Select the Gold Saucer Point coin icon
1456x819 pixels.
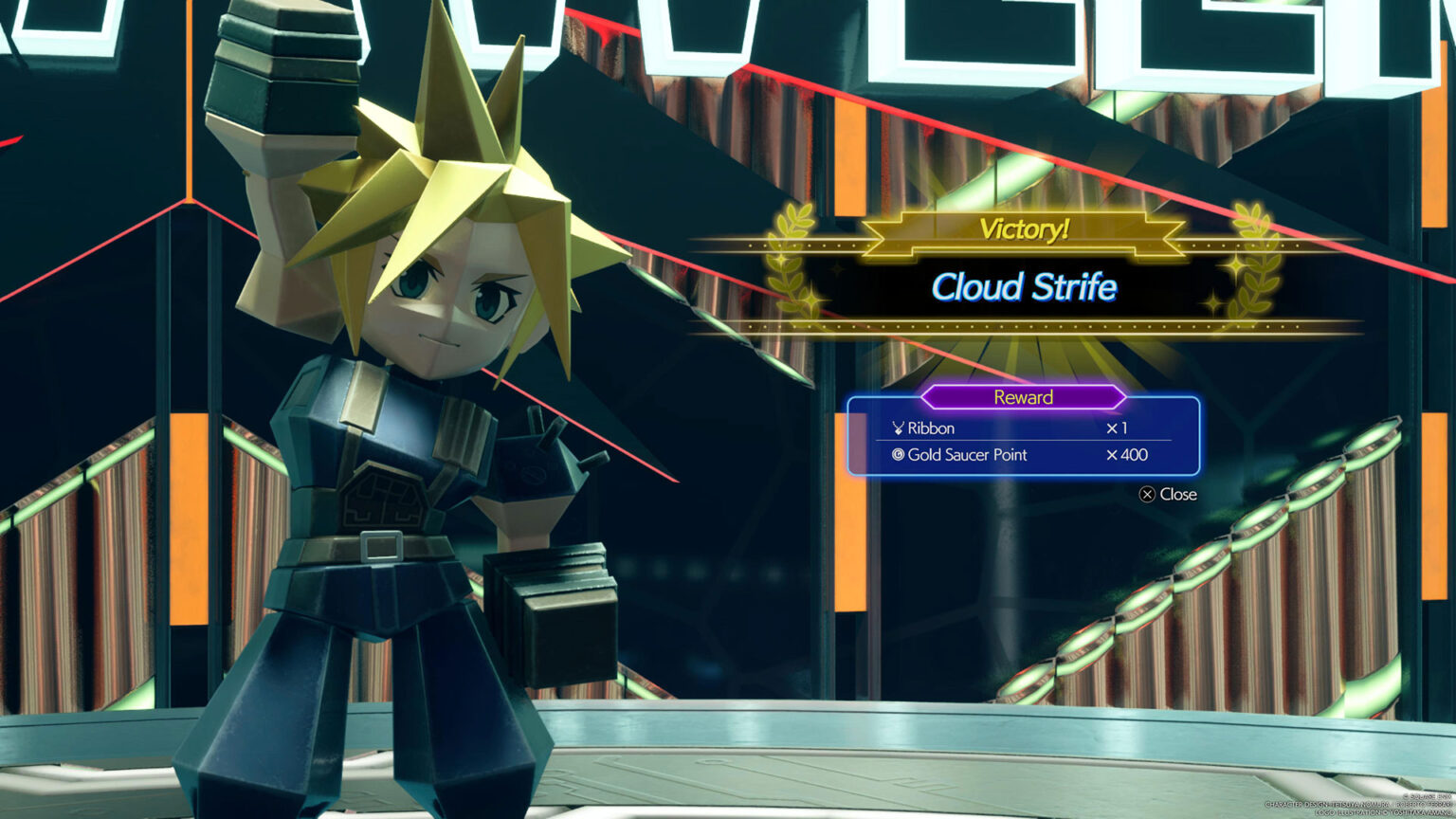tap(898, 454)
